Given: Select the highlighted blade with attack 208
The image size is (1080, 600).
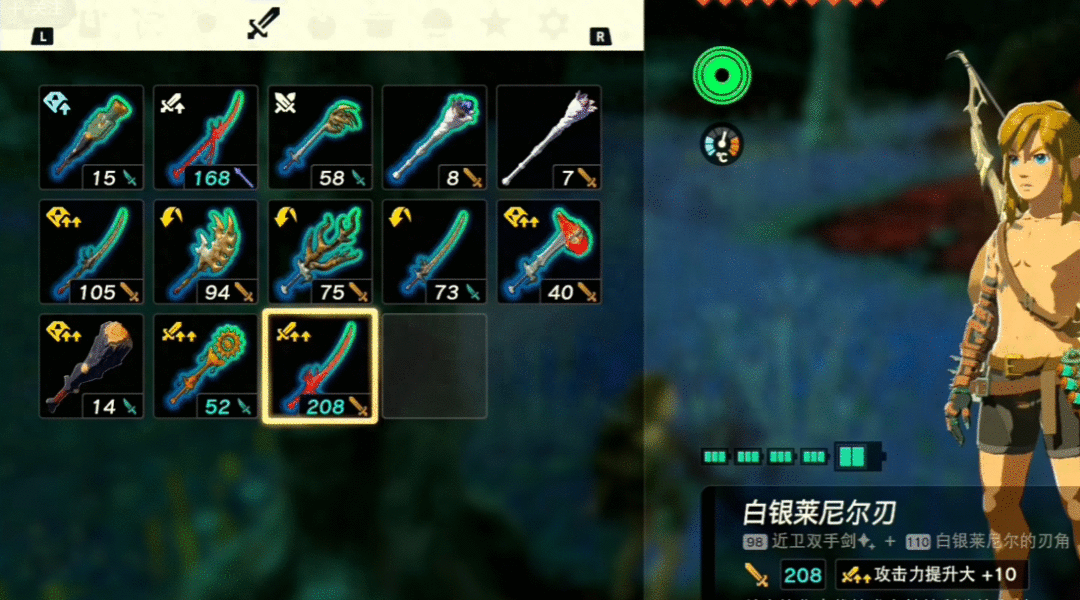Looking at the screenshot, I should coord(320,366).
